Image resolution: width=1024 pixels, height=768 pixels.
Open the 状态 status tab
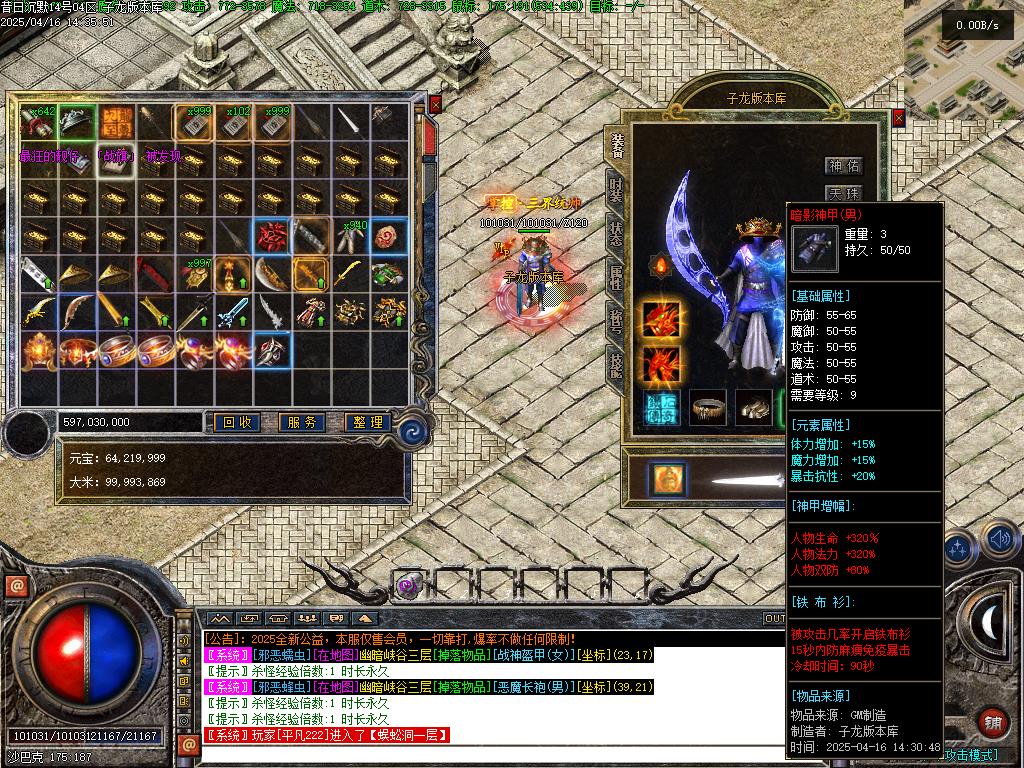(617, 232)
